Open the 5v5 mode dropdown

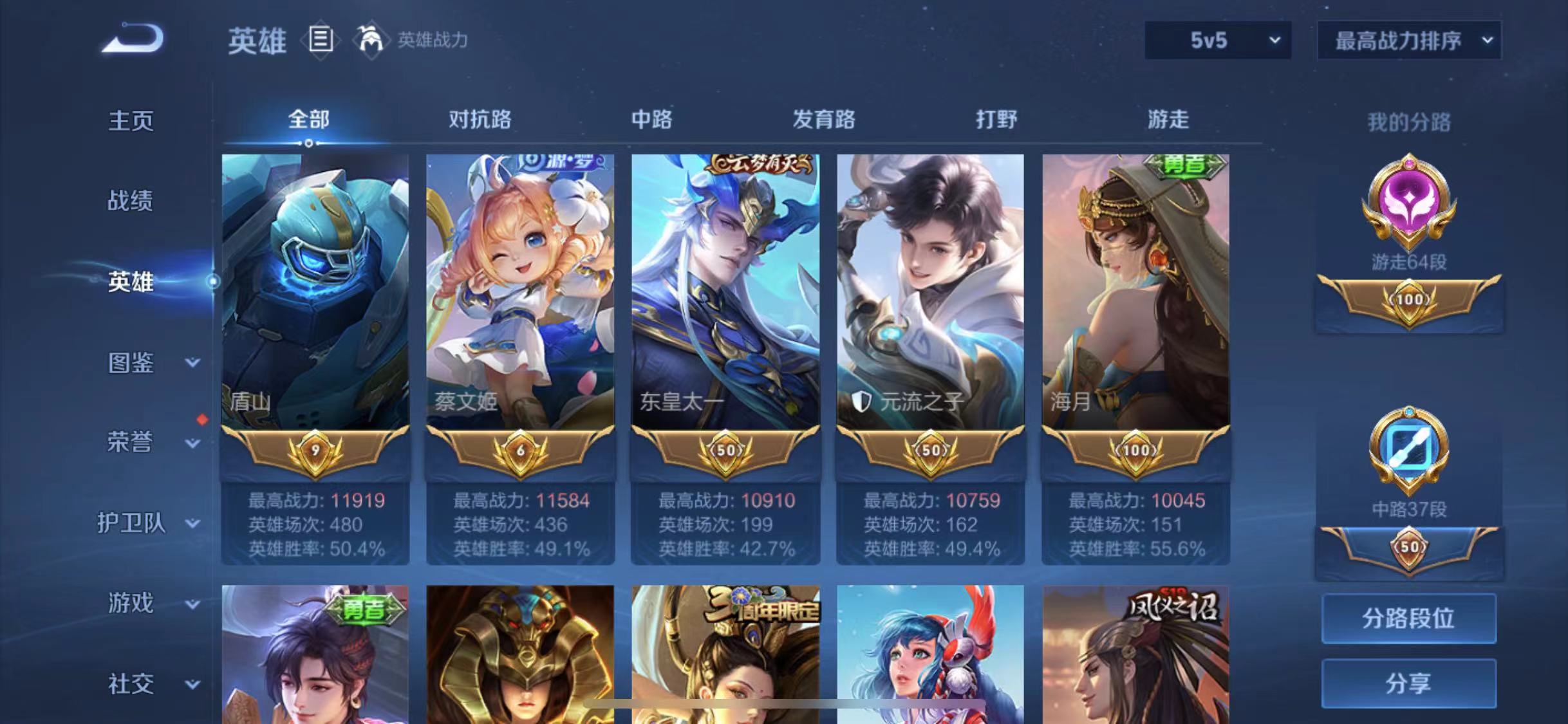point(1215,41)
